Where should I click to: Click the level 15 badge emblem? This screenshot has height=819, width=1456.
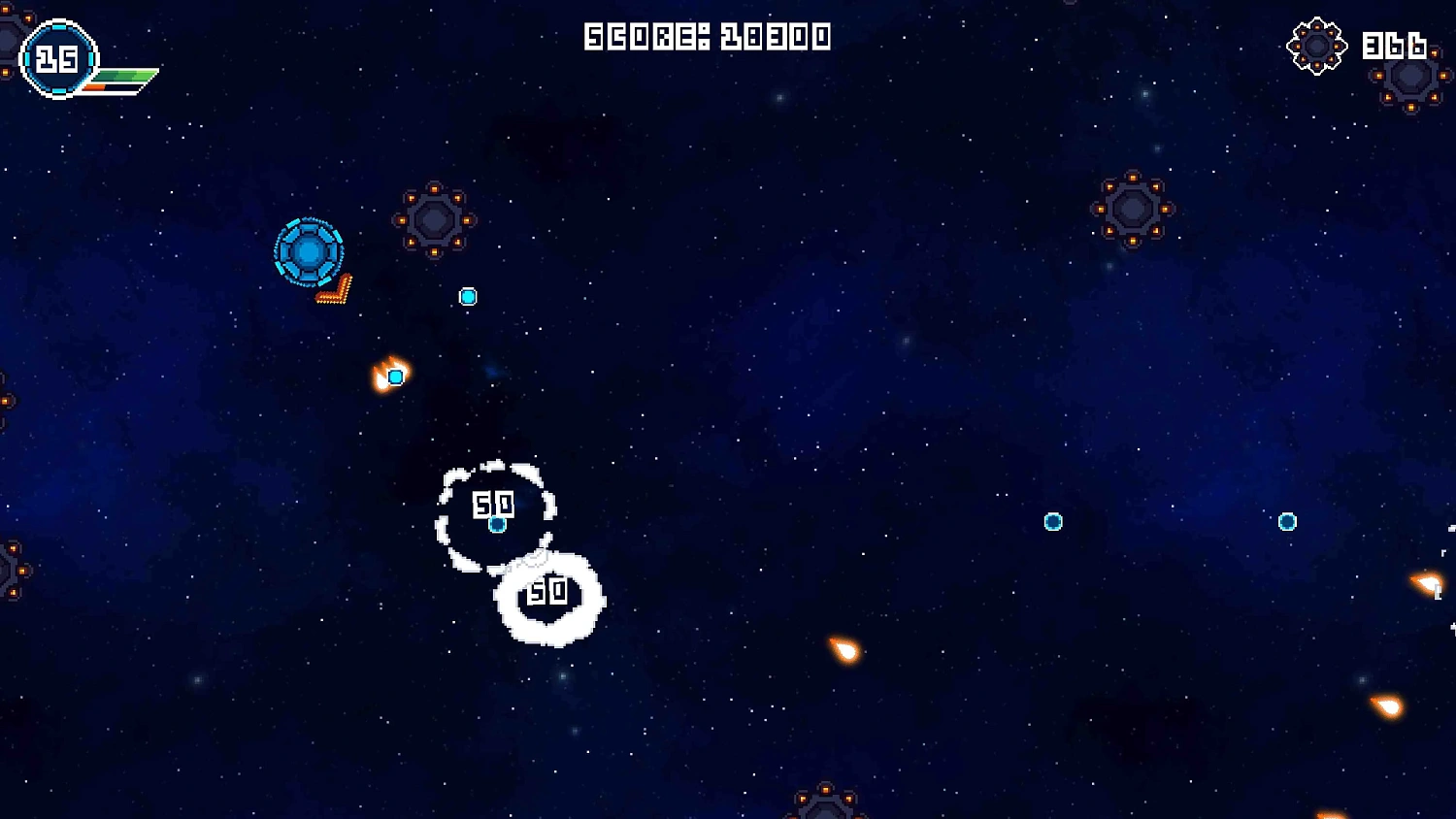tap(60, 56)
